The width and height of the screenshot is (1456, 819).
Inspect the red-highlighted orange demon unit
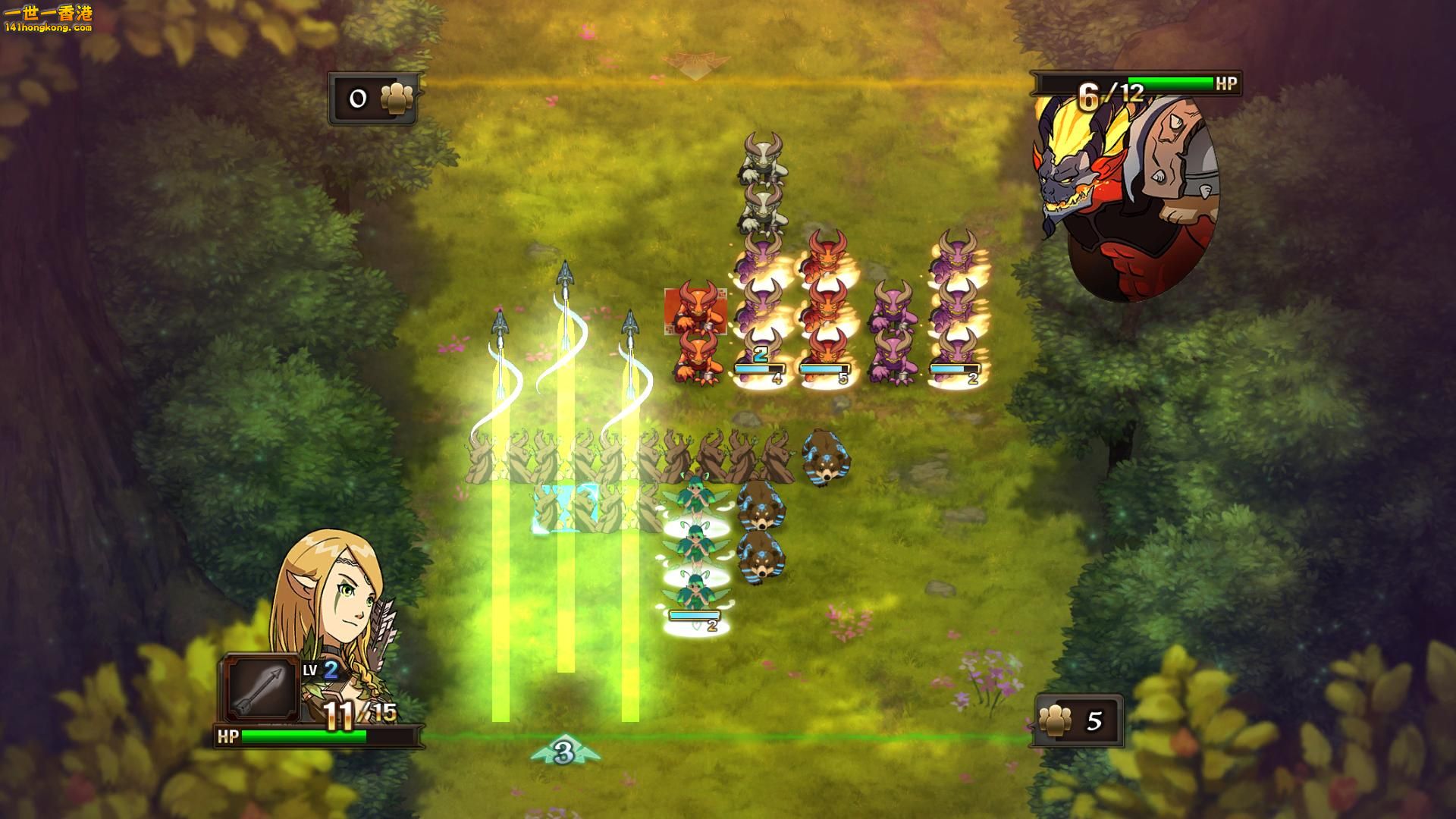click(x=695, y=309)
